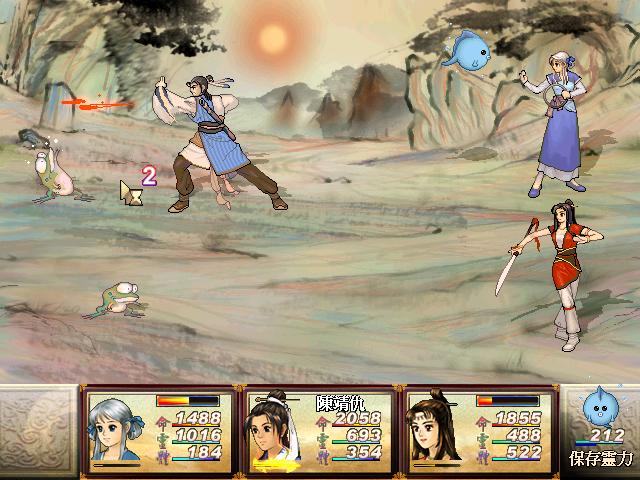Select the brown-haired girl's portrait panel
Image resolution: width=640 pixels, height=480 pixels.
tap(438, 430)
